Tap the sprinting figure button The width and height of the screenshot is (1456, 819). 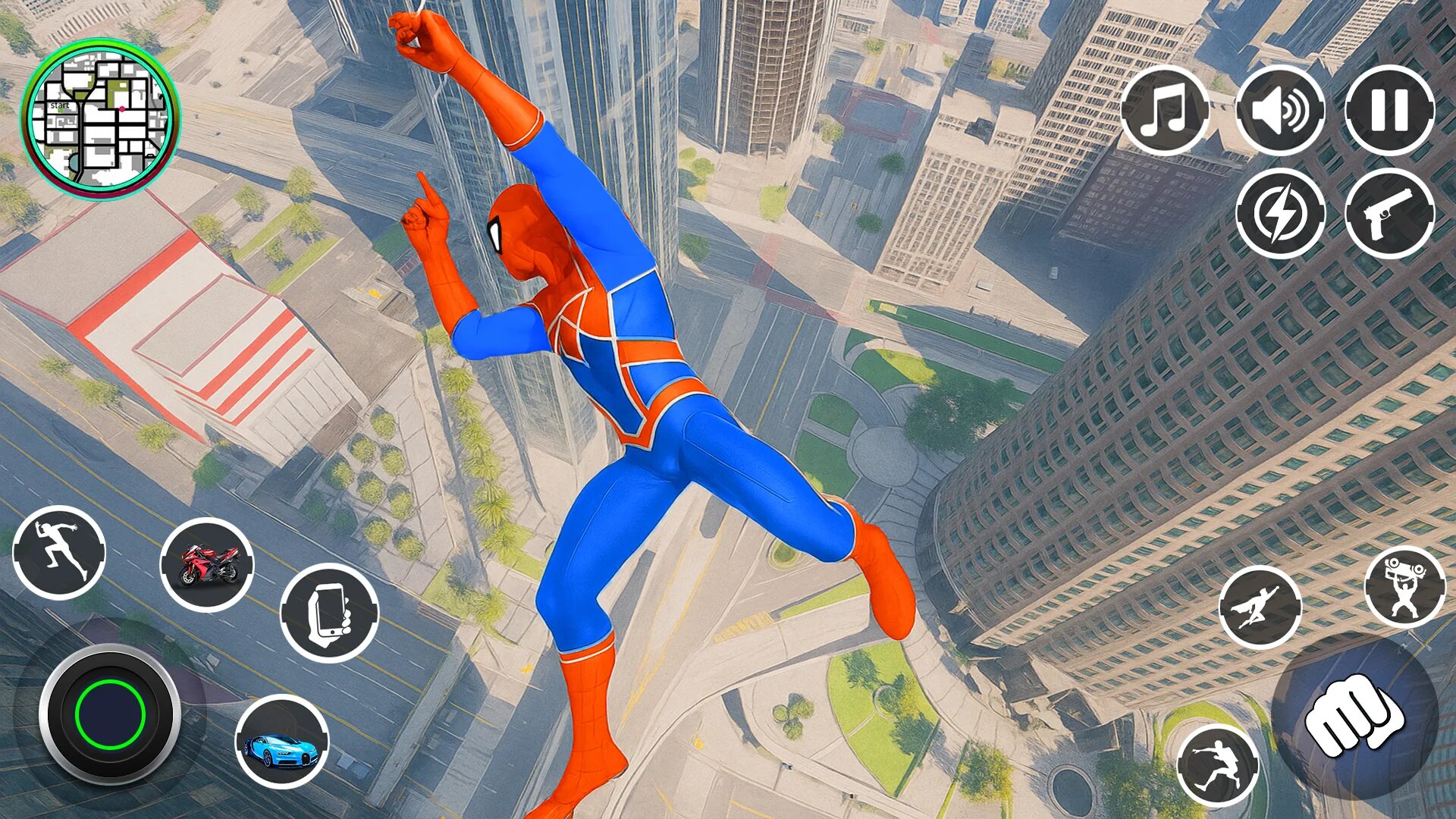(59, 552)
